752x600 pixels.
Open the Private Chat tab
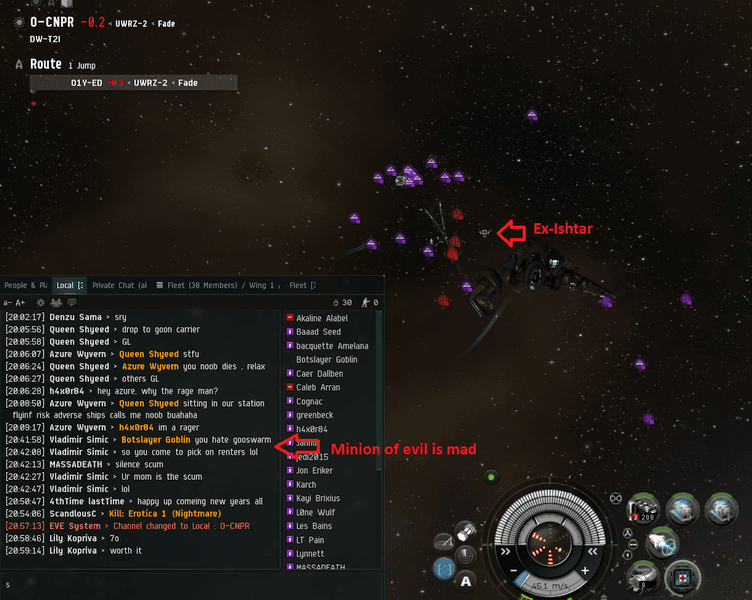point(119,286)
